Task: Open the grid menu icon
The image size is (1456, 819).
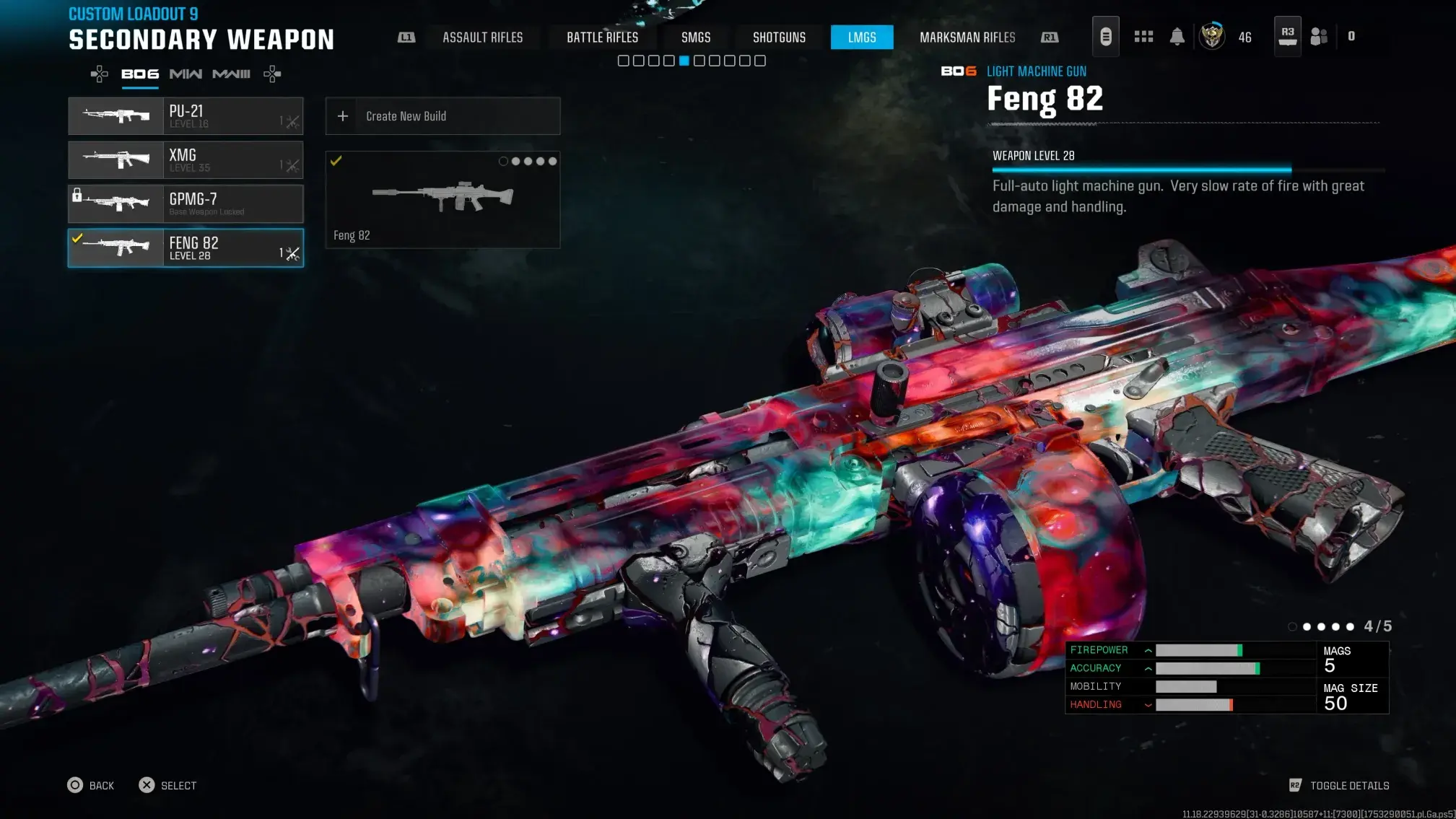Action: [1143, 37]
